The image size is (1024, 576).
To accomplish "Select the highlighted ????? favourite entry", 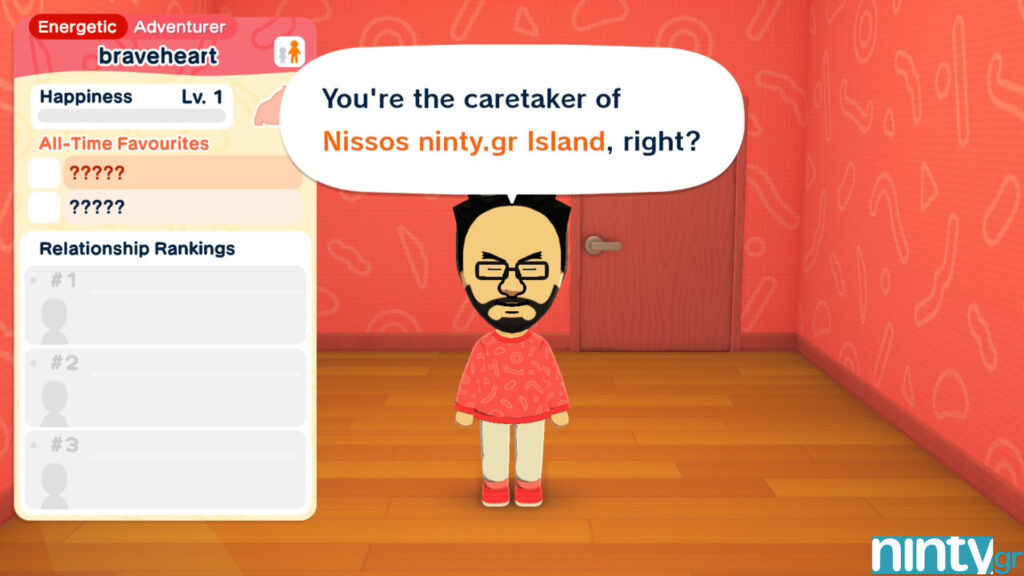I will pyautogui.click(x=181, y=173).
